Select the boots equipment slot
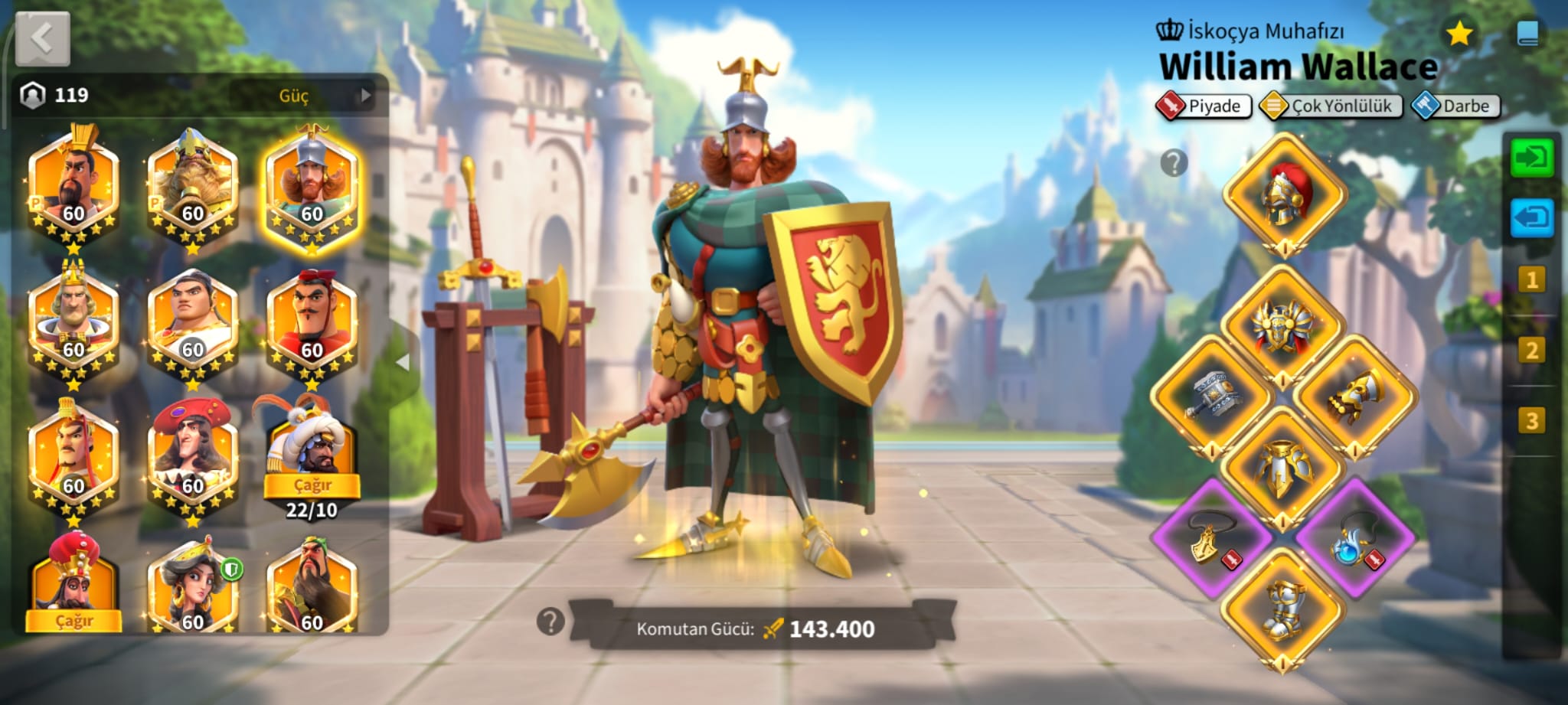1568x705 pixels. [x=1283, y=610]
